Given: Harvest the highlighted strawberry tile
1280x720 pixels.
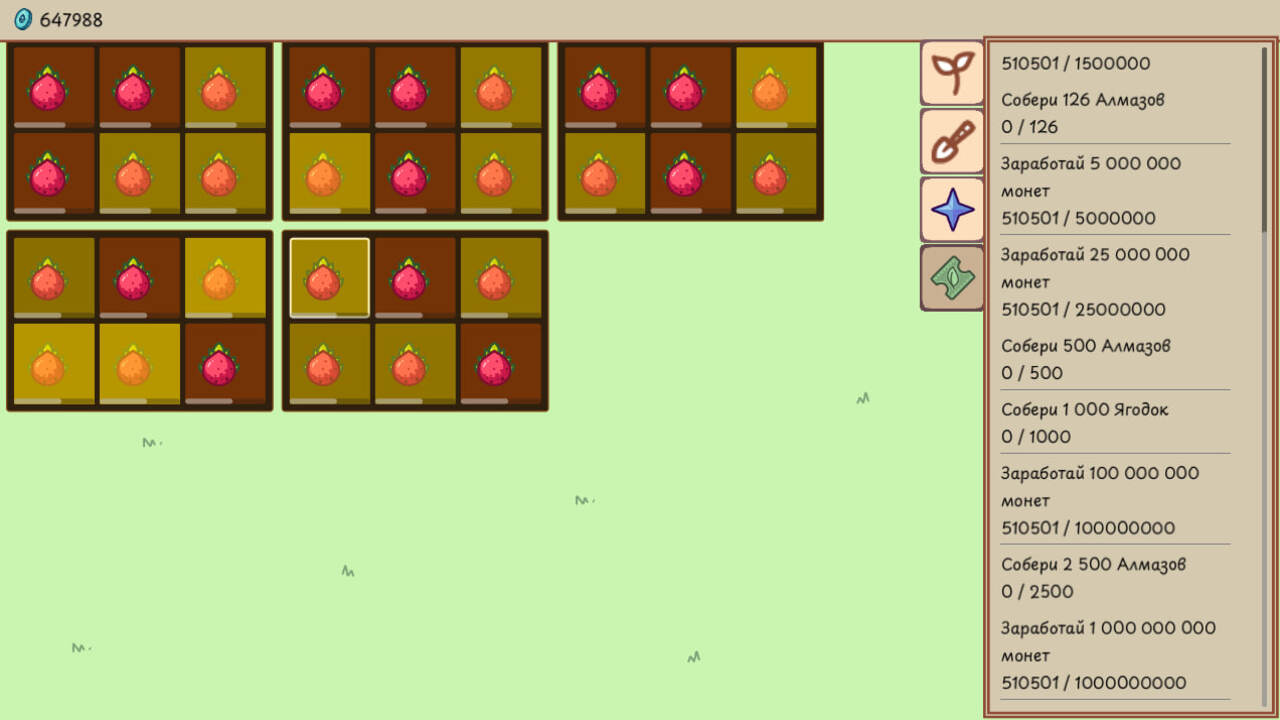Looking at the screenshot, I should [328, 276].
